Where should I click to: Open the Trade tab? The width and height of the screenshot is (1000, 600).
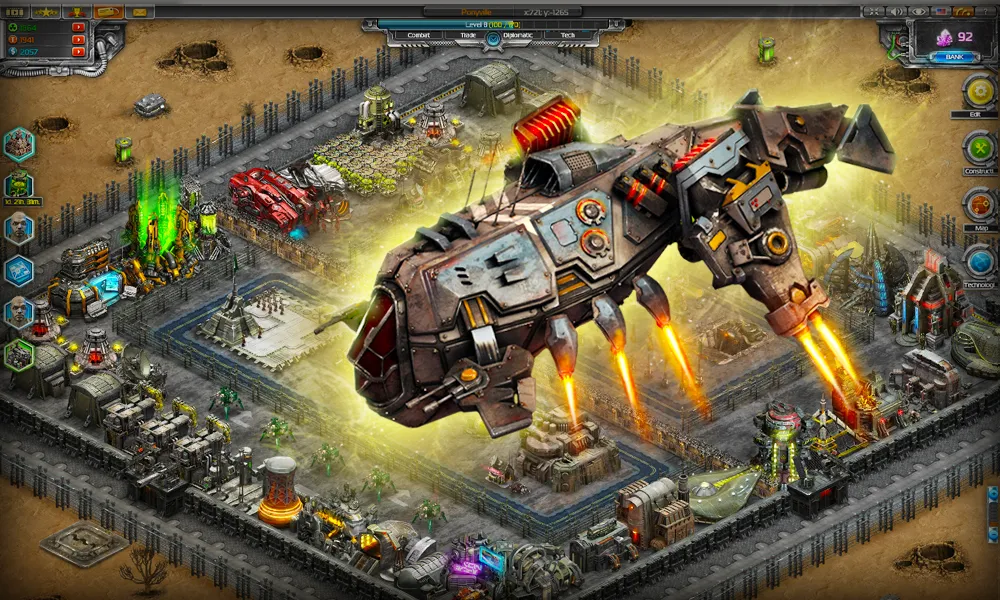(x=468, y=34)
